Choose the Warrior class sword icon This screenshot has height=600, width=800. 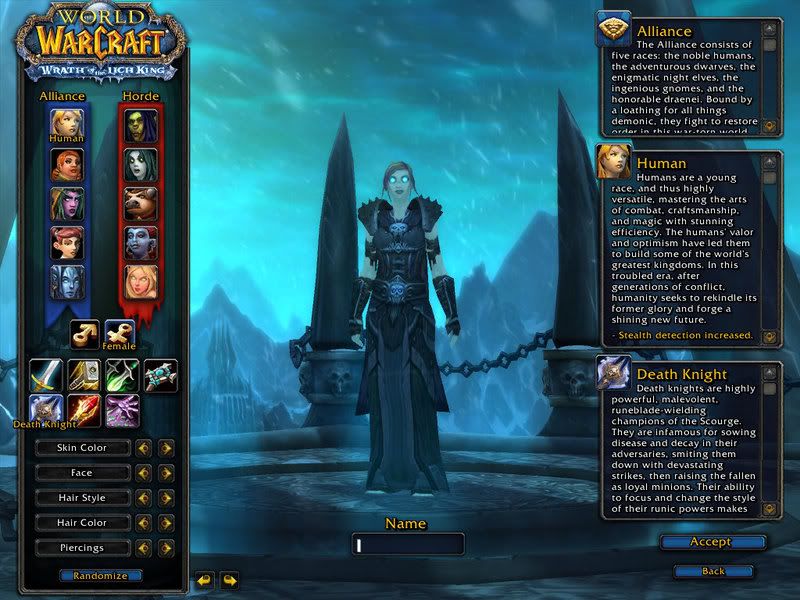[46, 375]
